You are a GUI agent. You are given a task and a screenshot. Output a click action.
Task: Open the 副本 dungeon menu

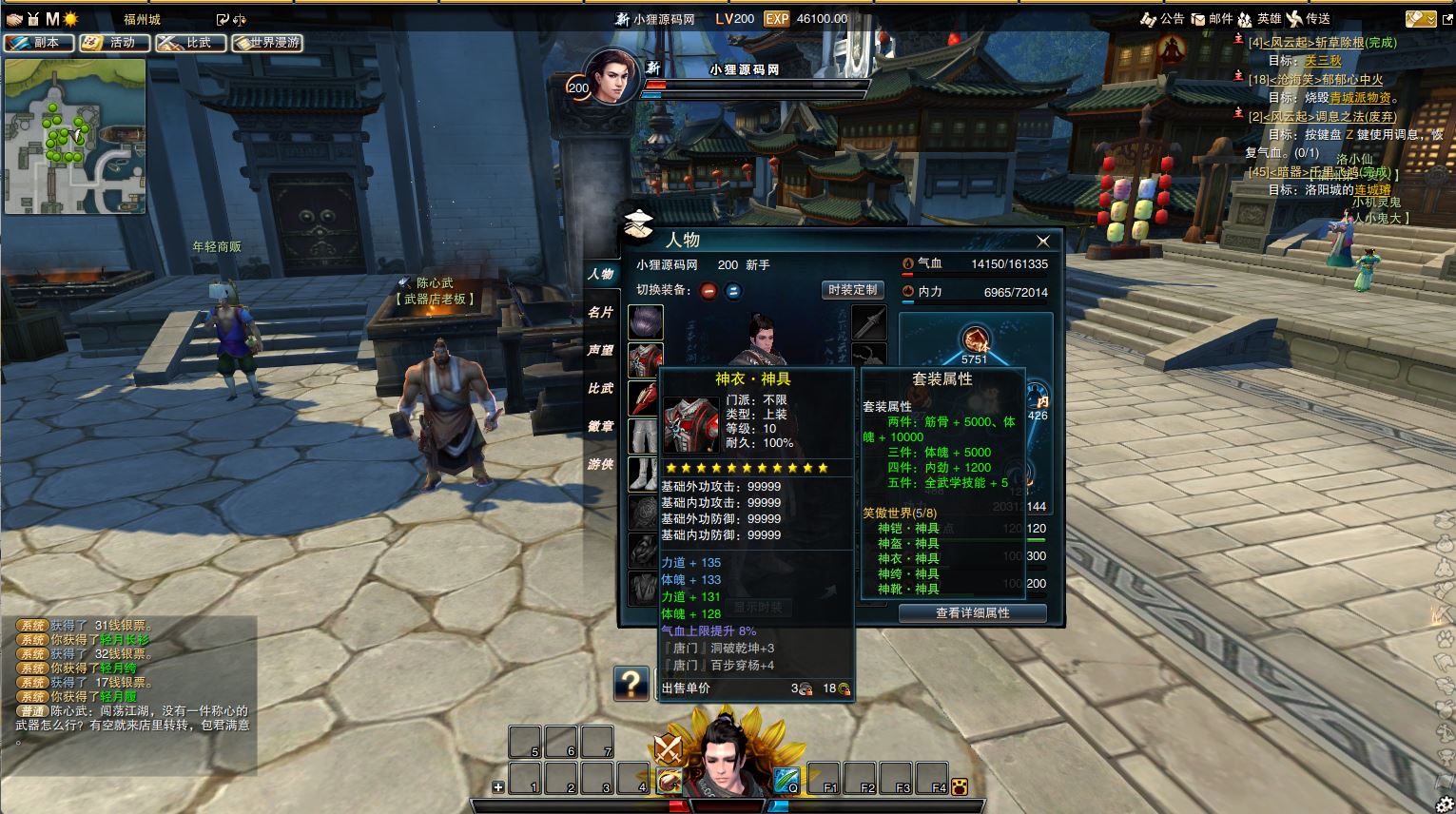pyautogui.click(x=38, y=43)
